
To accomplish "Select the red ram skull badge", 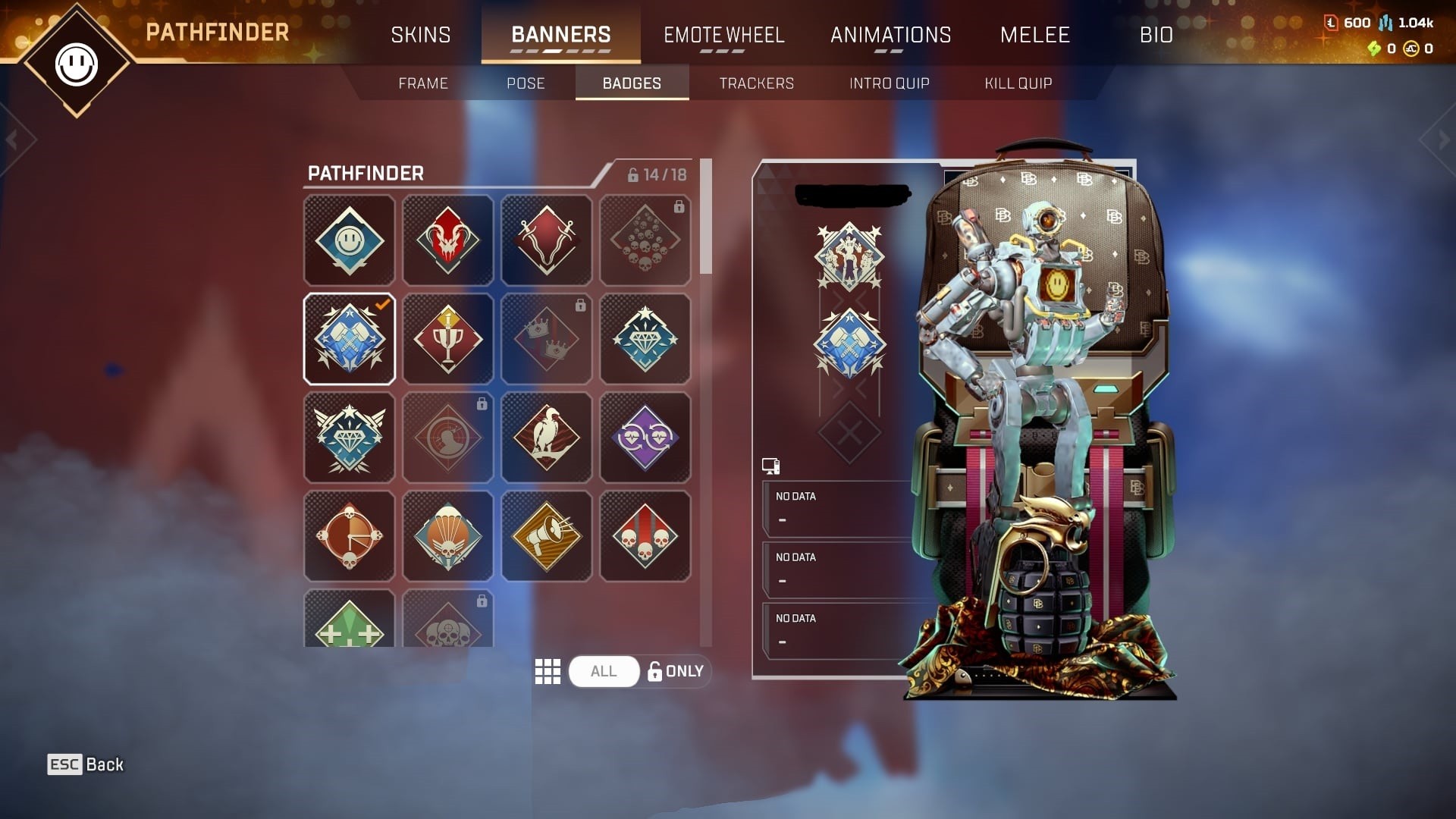I will [x=447, y=240].
